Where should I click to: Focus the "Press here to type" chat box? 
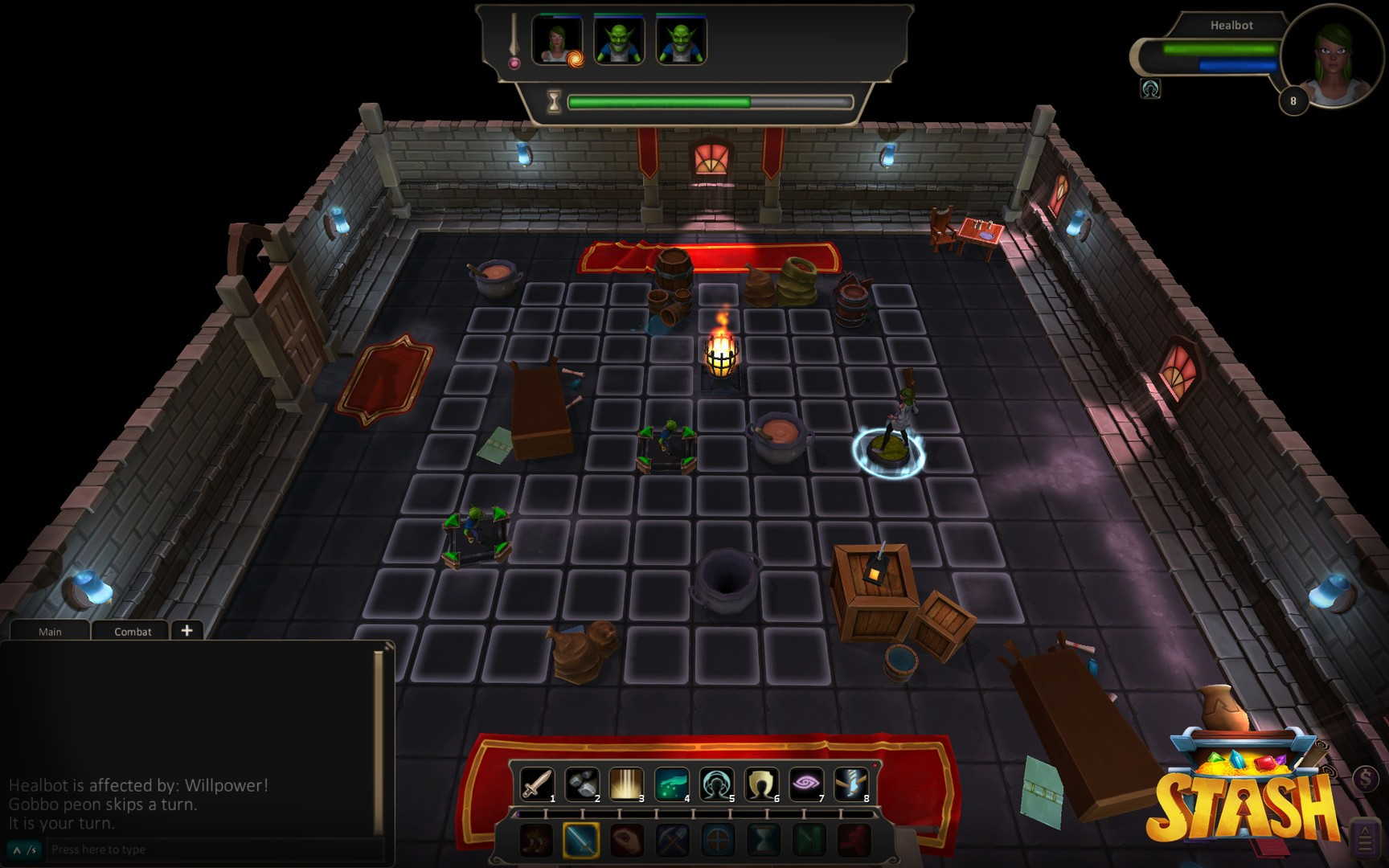(209, 850)
